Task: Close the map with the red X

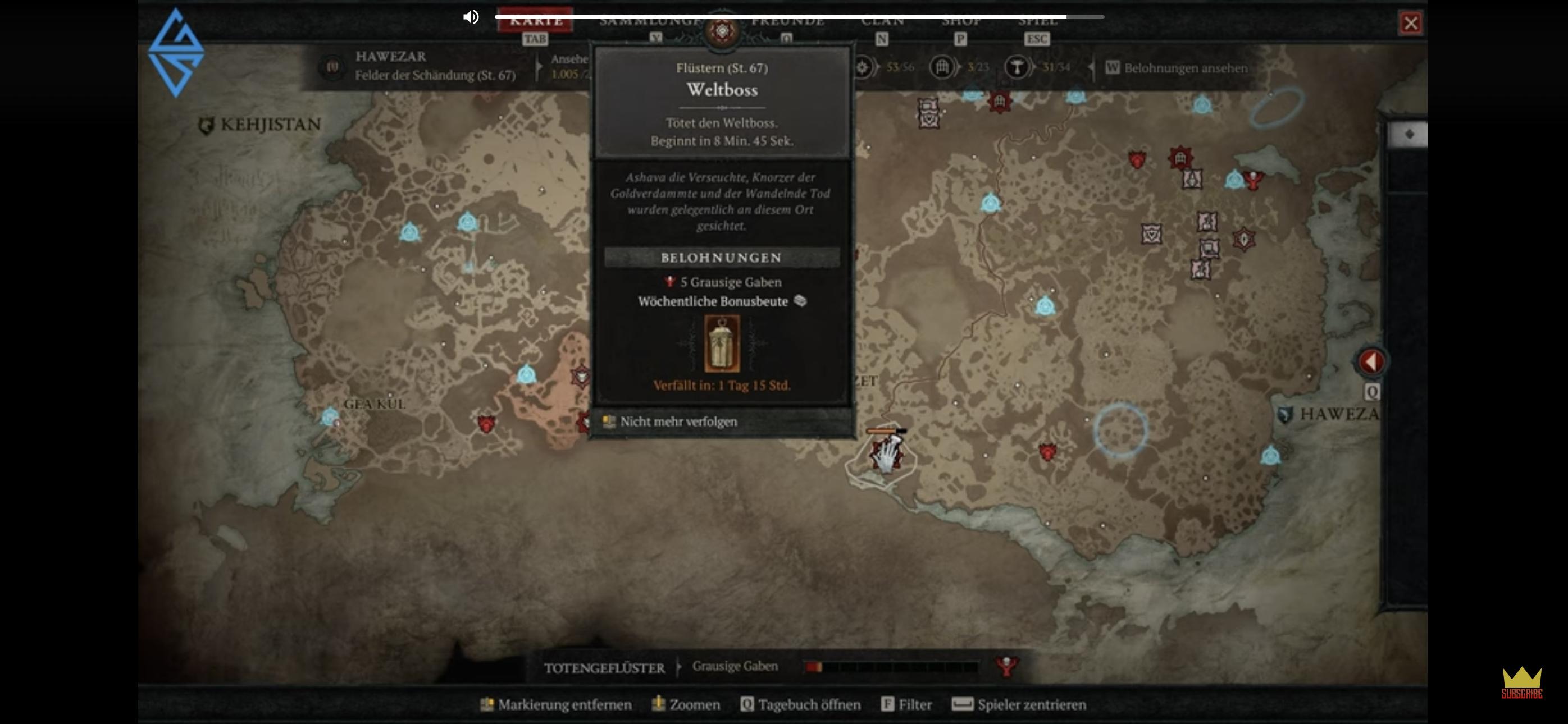Action: [1410, 24]
